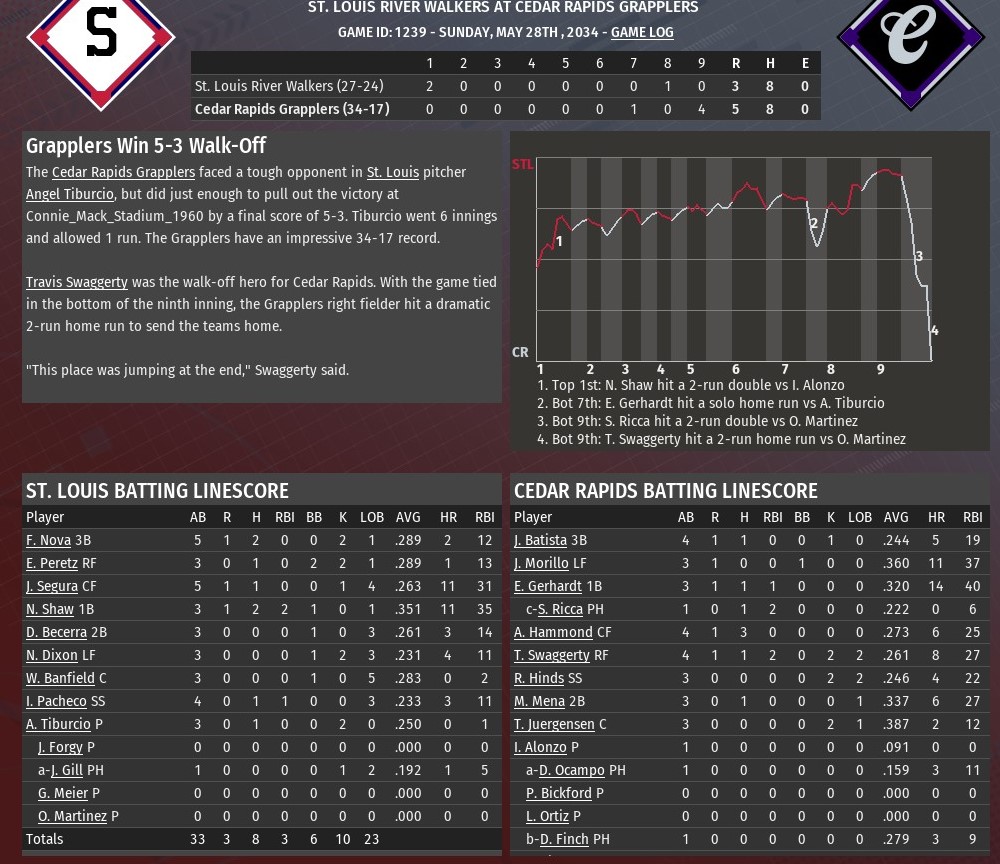The height and width of the screenshot is (864, 1000).
Task: Open Travis Swaggerty's profile from recap text
Action: click(76, 282)
